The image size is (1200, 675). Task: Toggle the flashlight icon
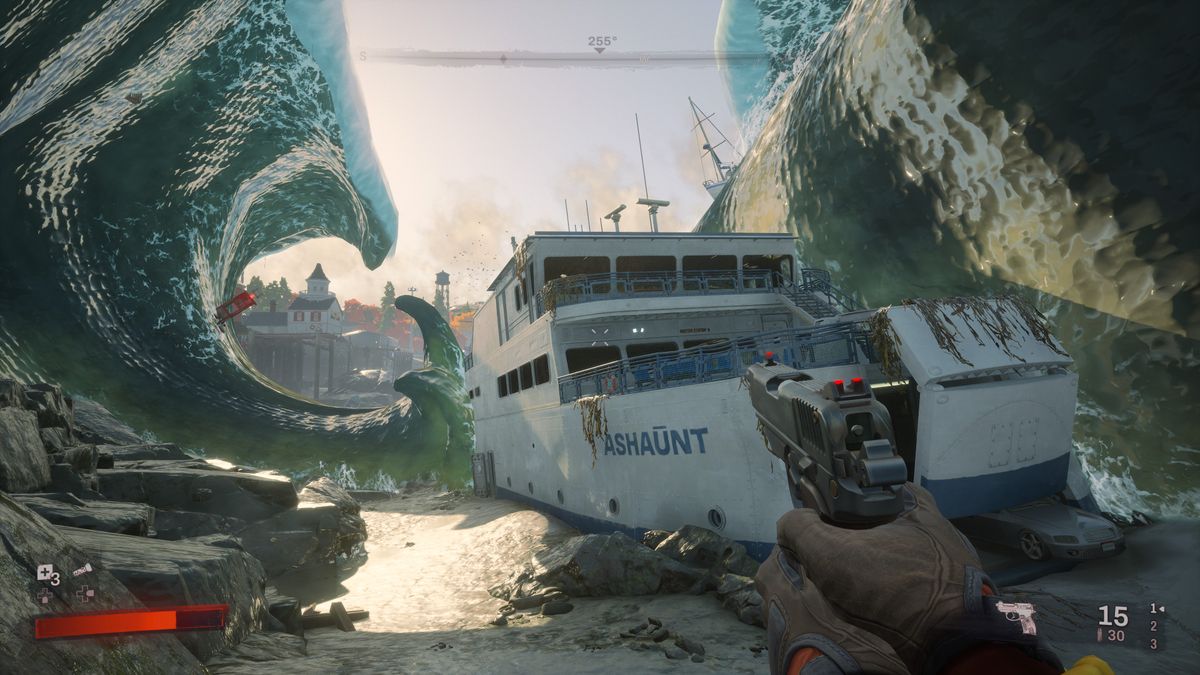point(82,569)
